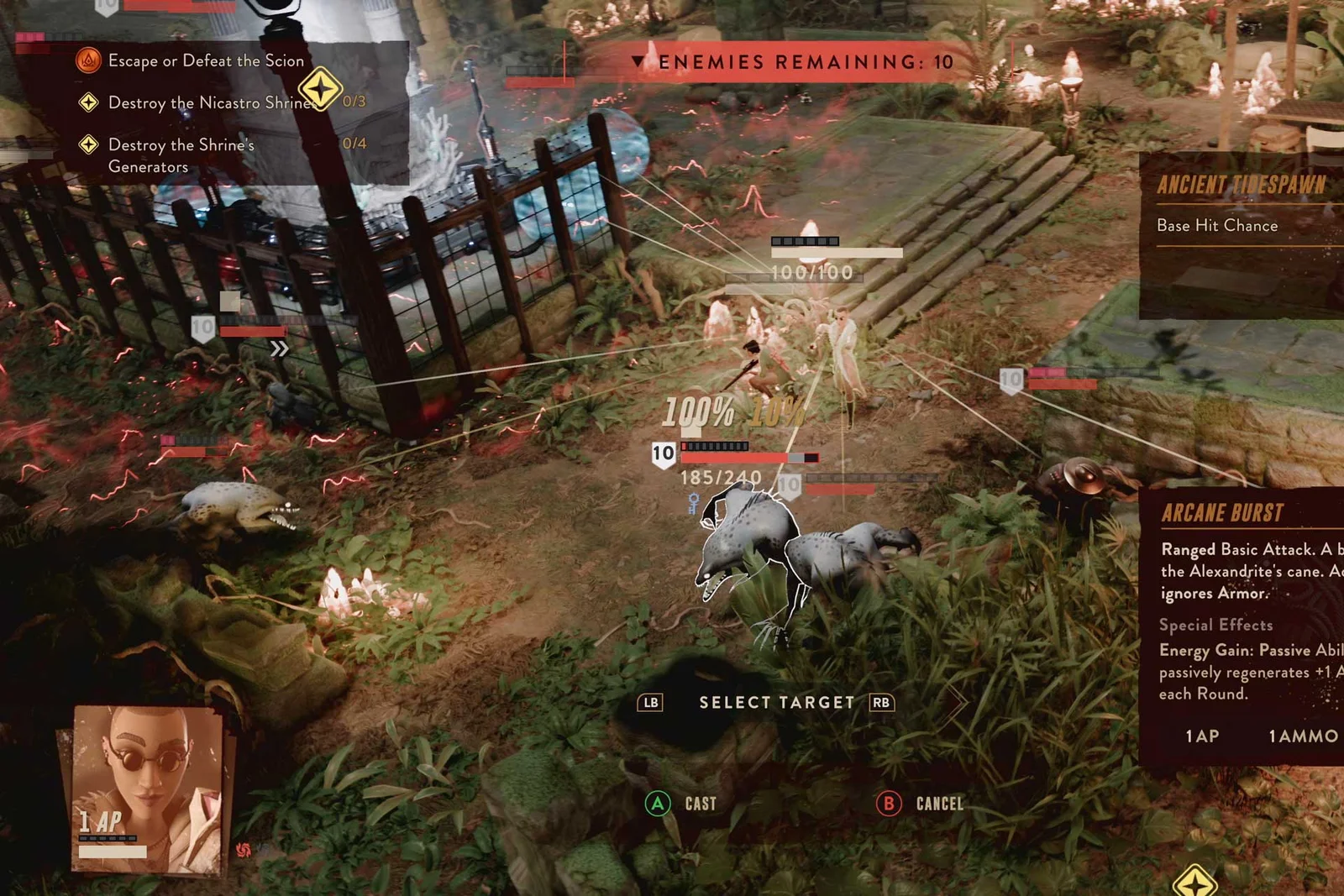1344x896 pixels.
Task: Select the Destroy the Shrine's Generators objective
Action: (x=181, y=155)
